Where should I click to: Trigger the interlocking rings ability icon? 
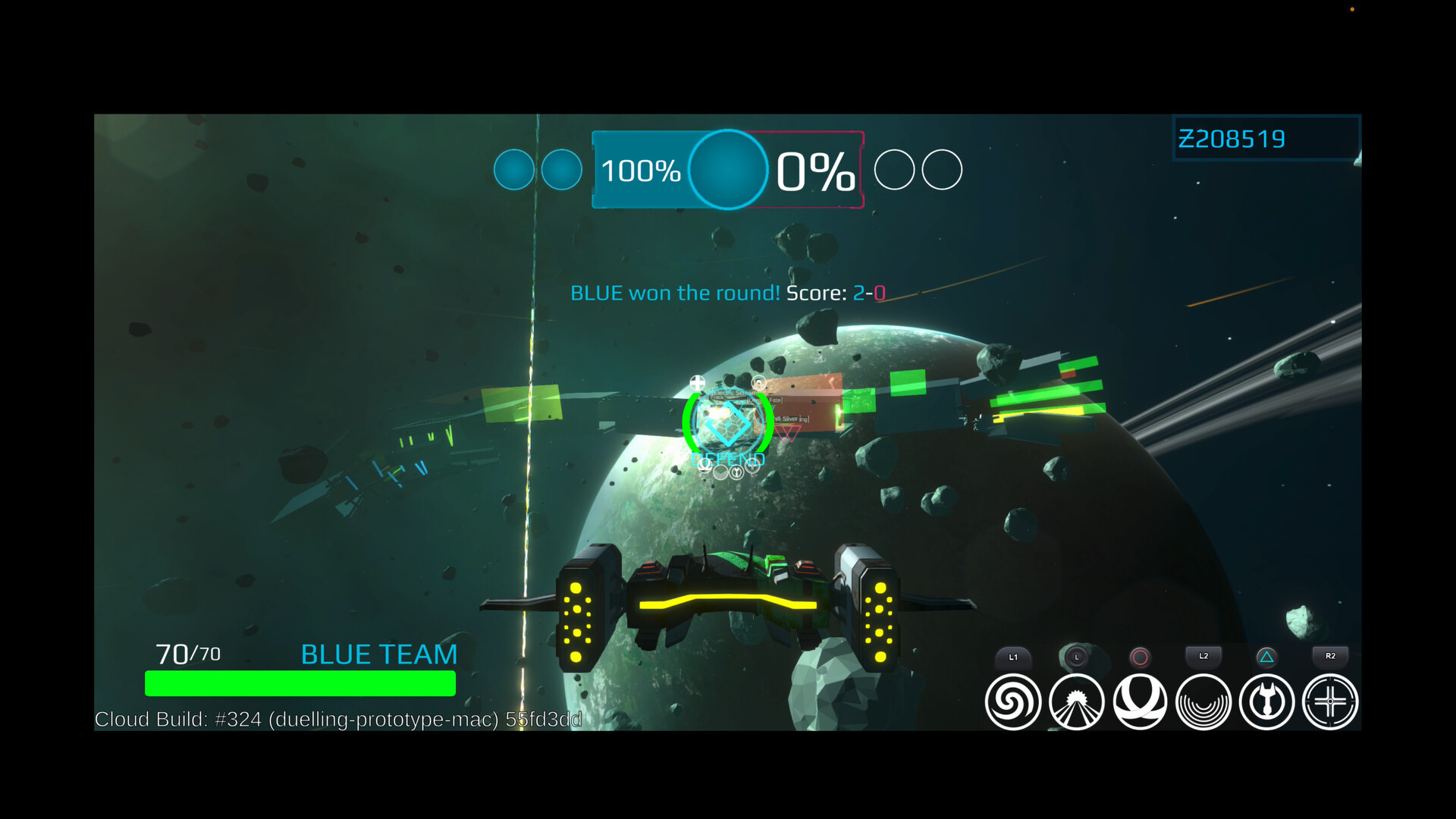tap(1140, 701)
